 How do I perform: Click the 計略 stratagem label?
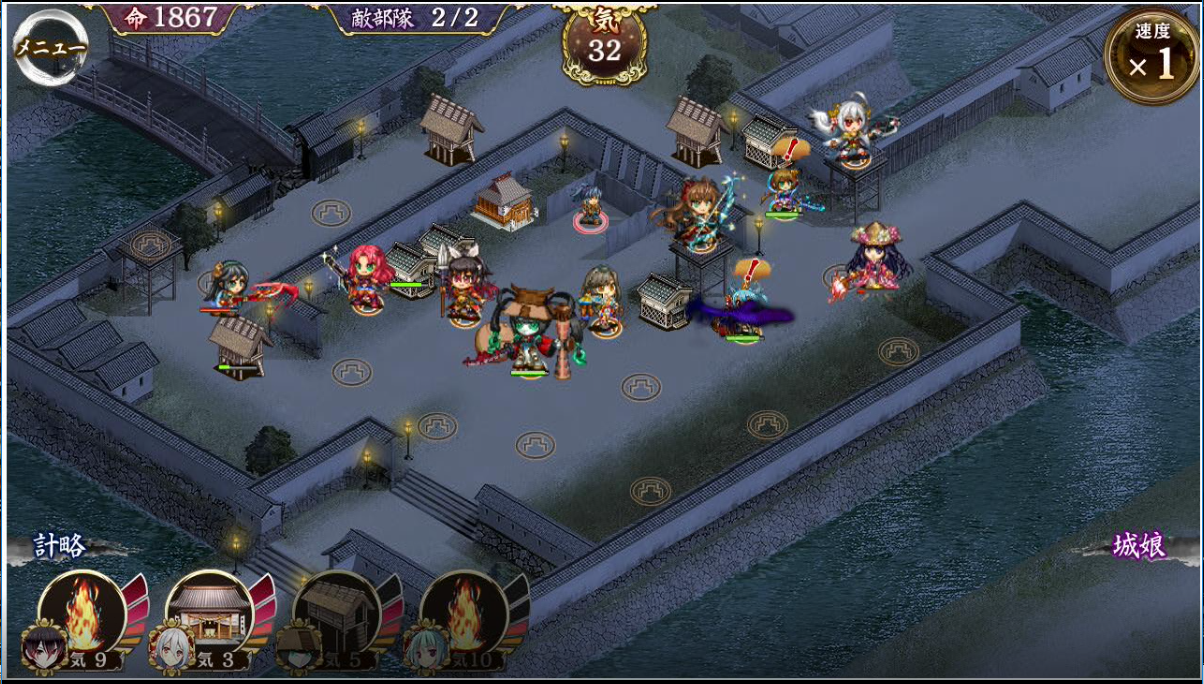[60, 546]
